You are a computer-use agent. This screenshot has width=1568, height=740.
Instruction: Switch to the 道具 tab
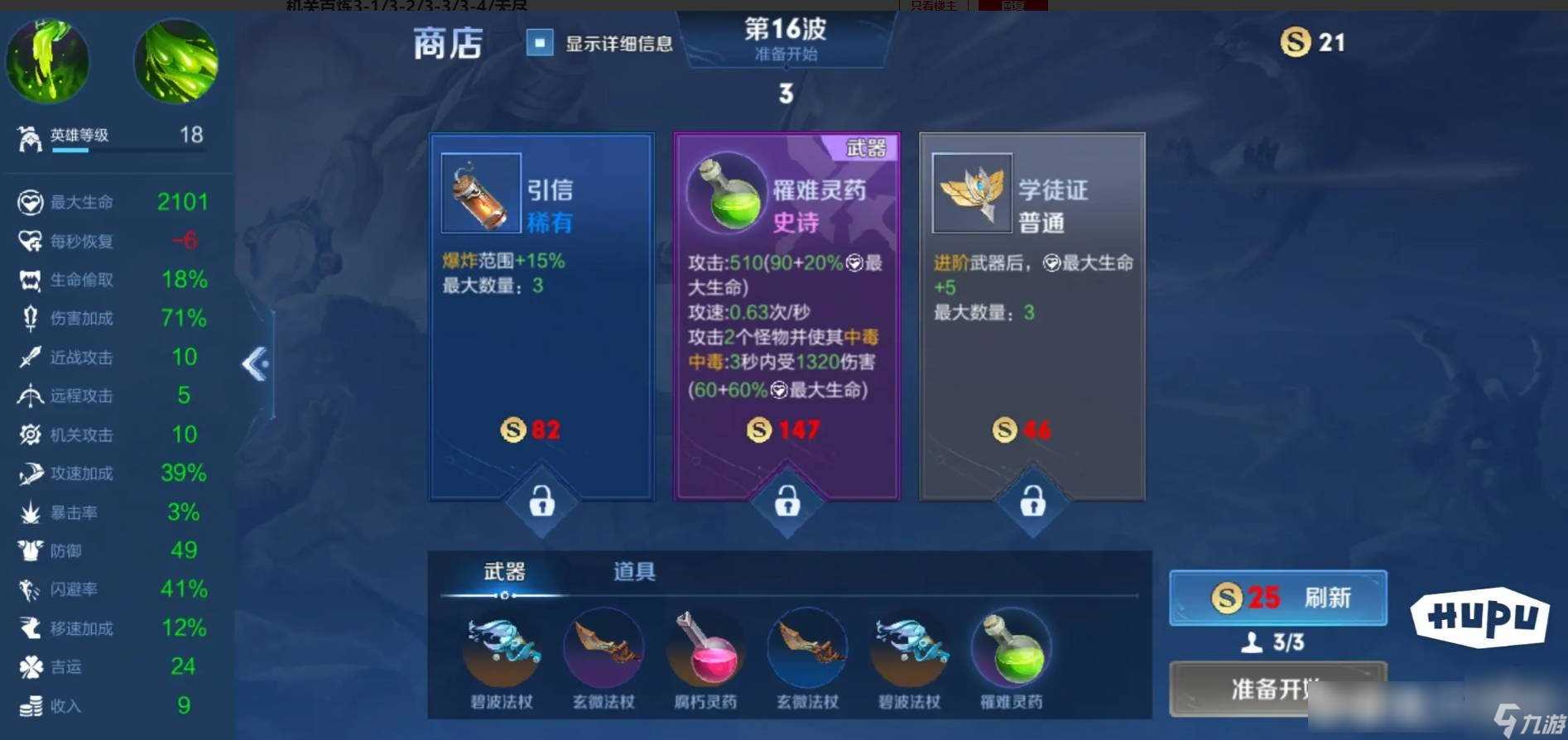[x=632, y=572]
